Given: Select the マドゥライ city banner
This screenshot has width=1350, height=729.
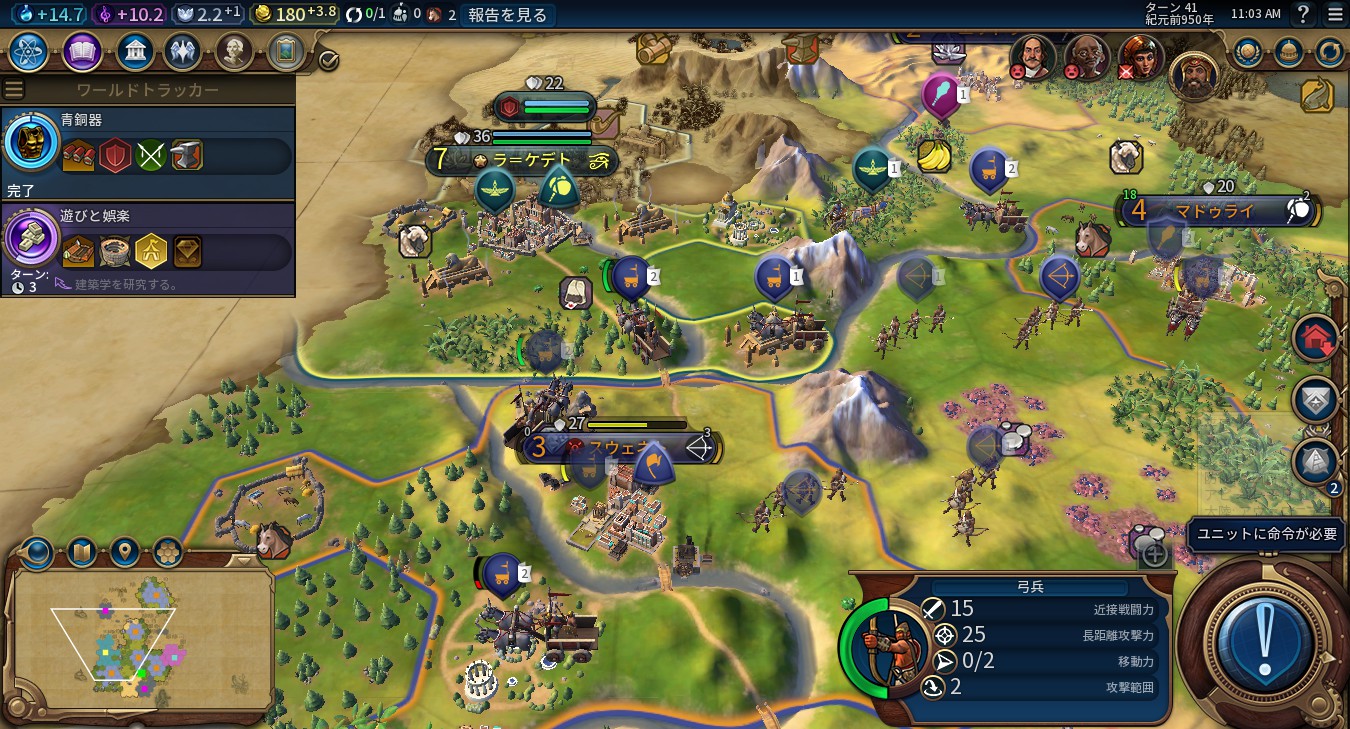Looking at the screenshot, I should (1216, 211).
